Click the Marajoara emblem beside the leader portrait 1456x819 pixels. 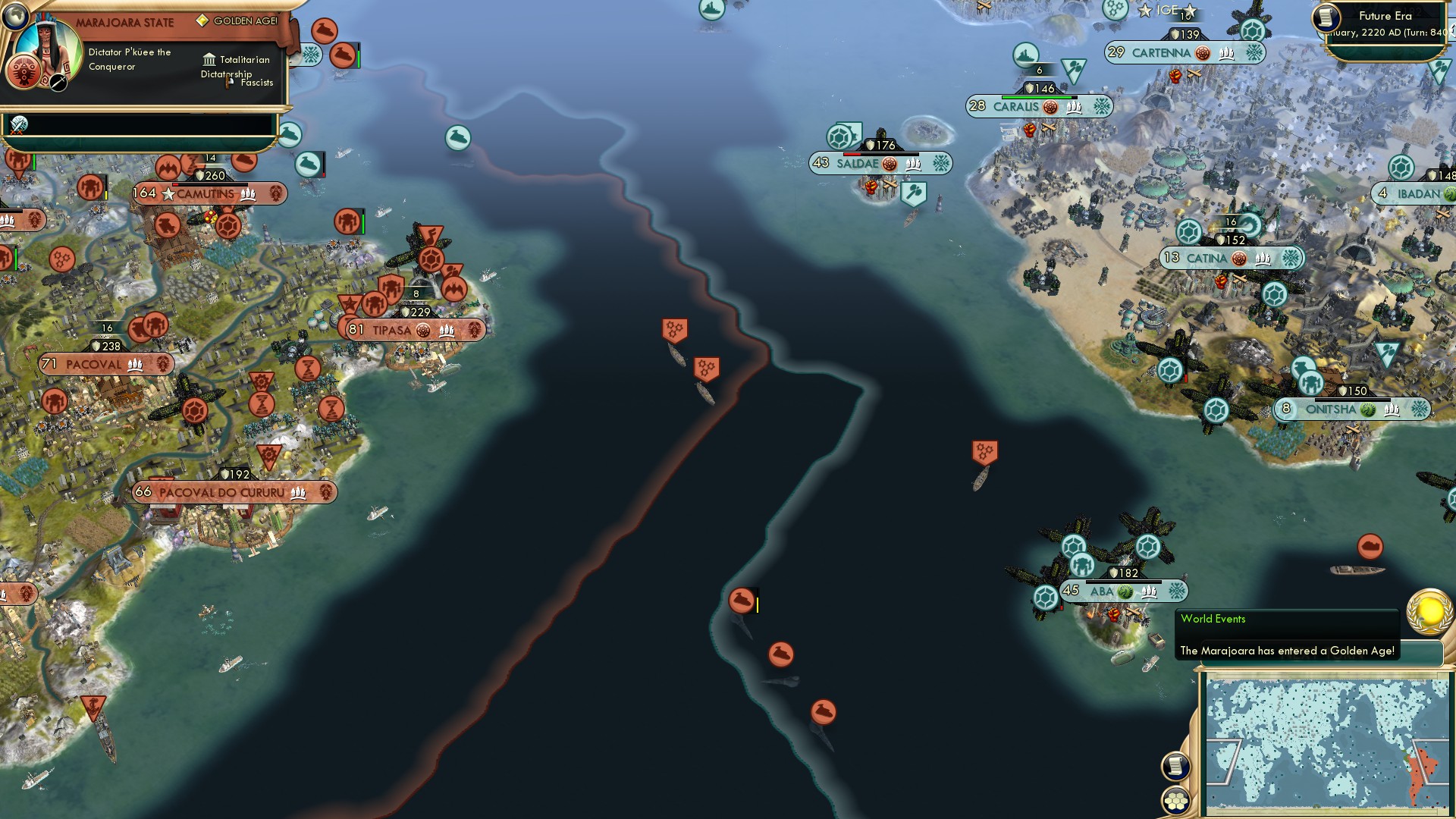tap(23, 72)
